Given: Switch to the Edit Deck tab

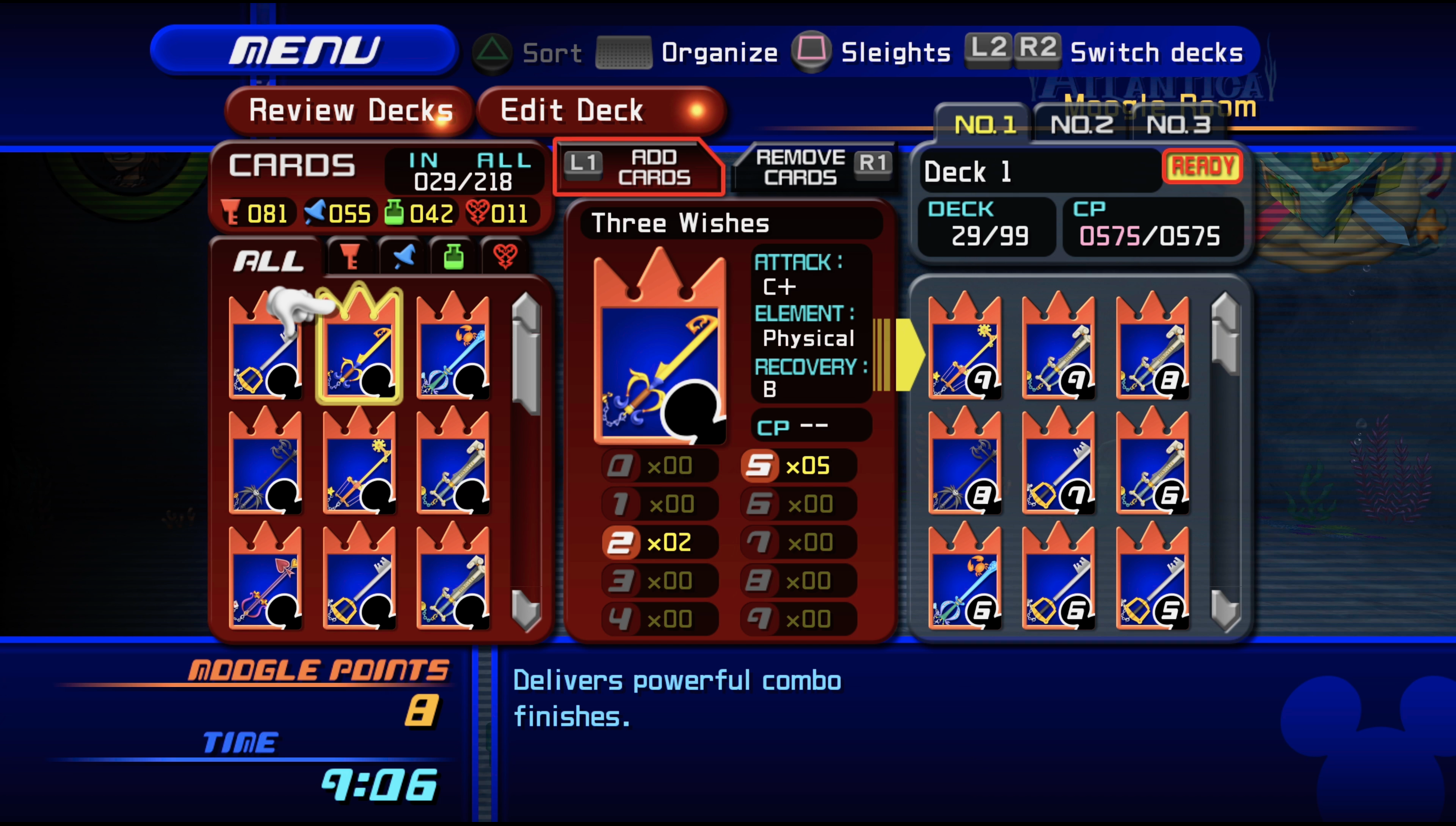Looking at the screenshot, I should pos(572,110).
